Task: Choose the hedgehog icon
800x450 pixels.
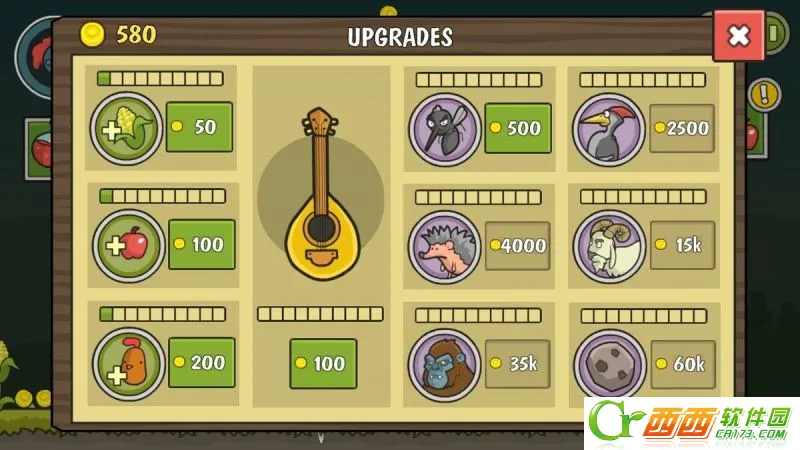Action: (445, 246)
